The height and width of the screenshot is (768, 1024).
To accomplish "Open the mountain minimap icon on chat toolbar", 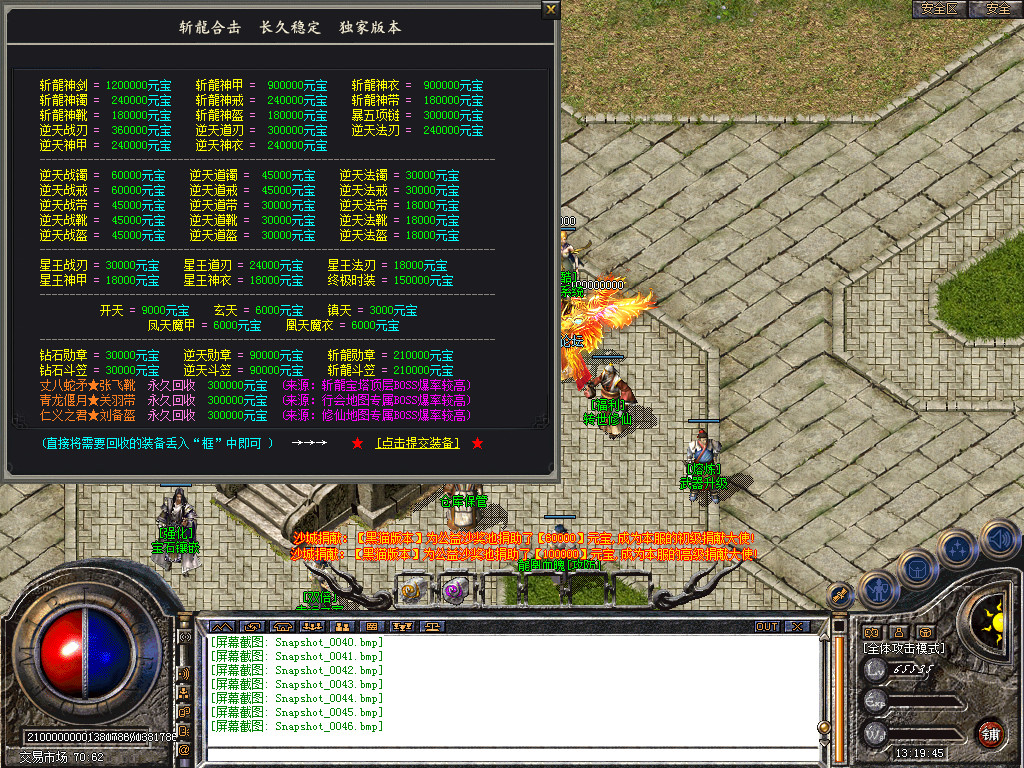I will (220, 627).
